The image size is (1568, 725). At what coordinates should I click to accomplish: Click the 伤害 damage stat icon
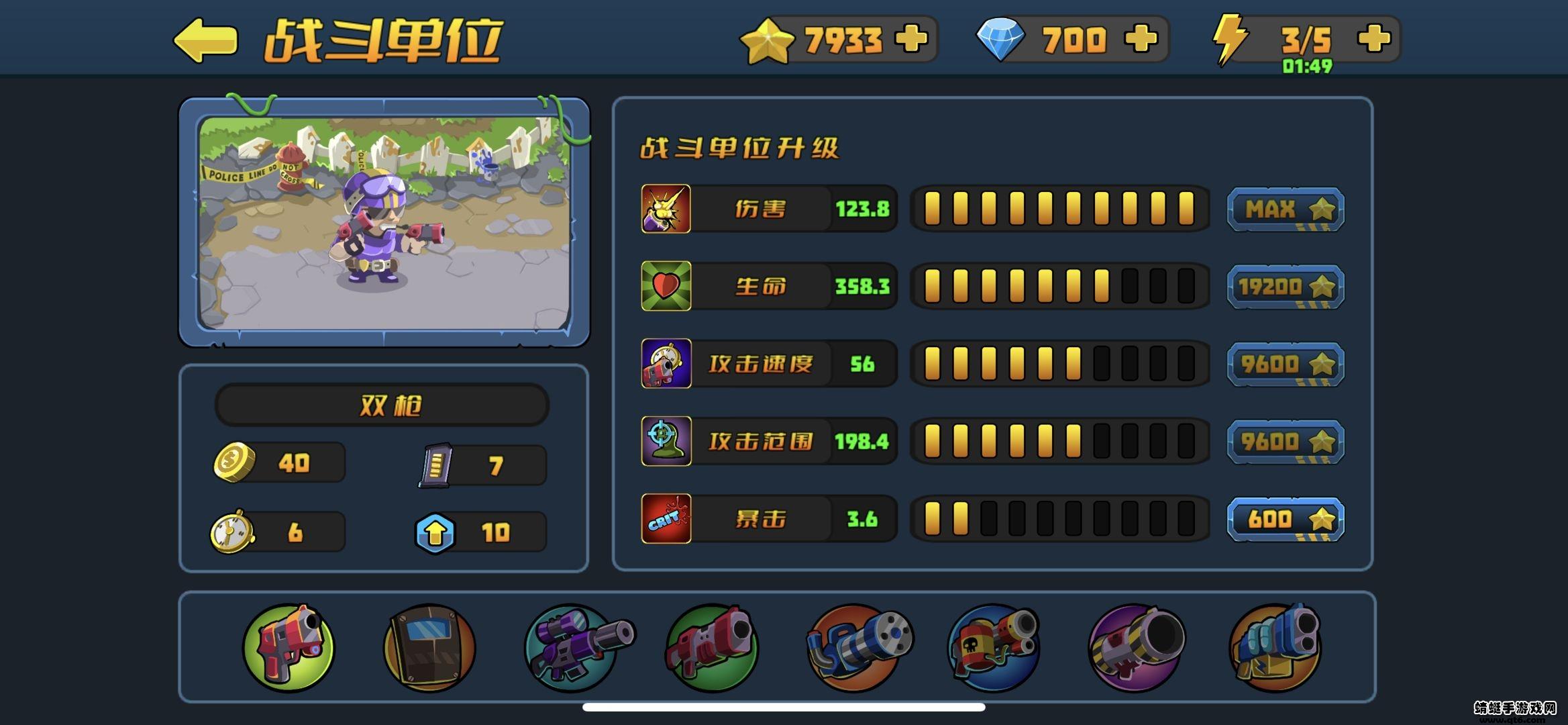coord(666,208)
